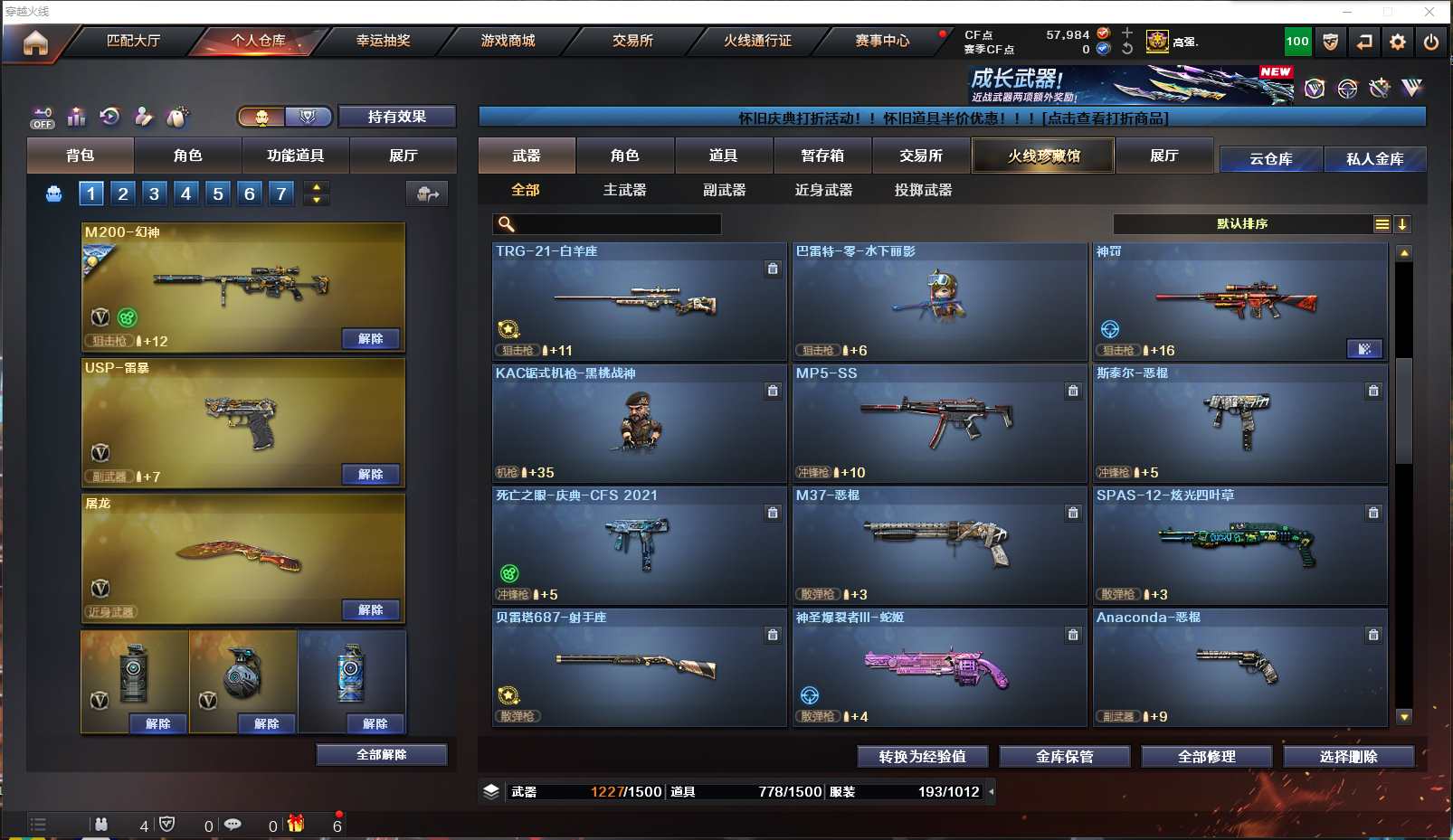
Task: Go to 游戏商城 game store
Action: (x=508, y=41)
